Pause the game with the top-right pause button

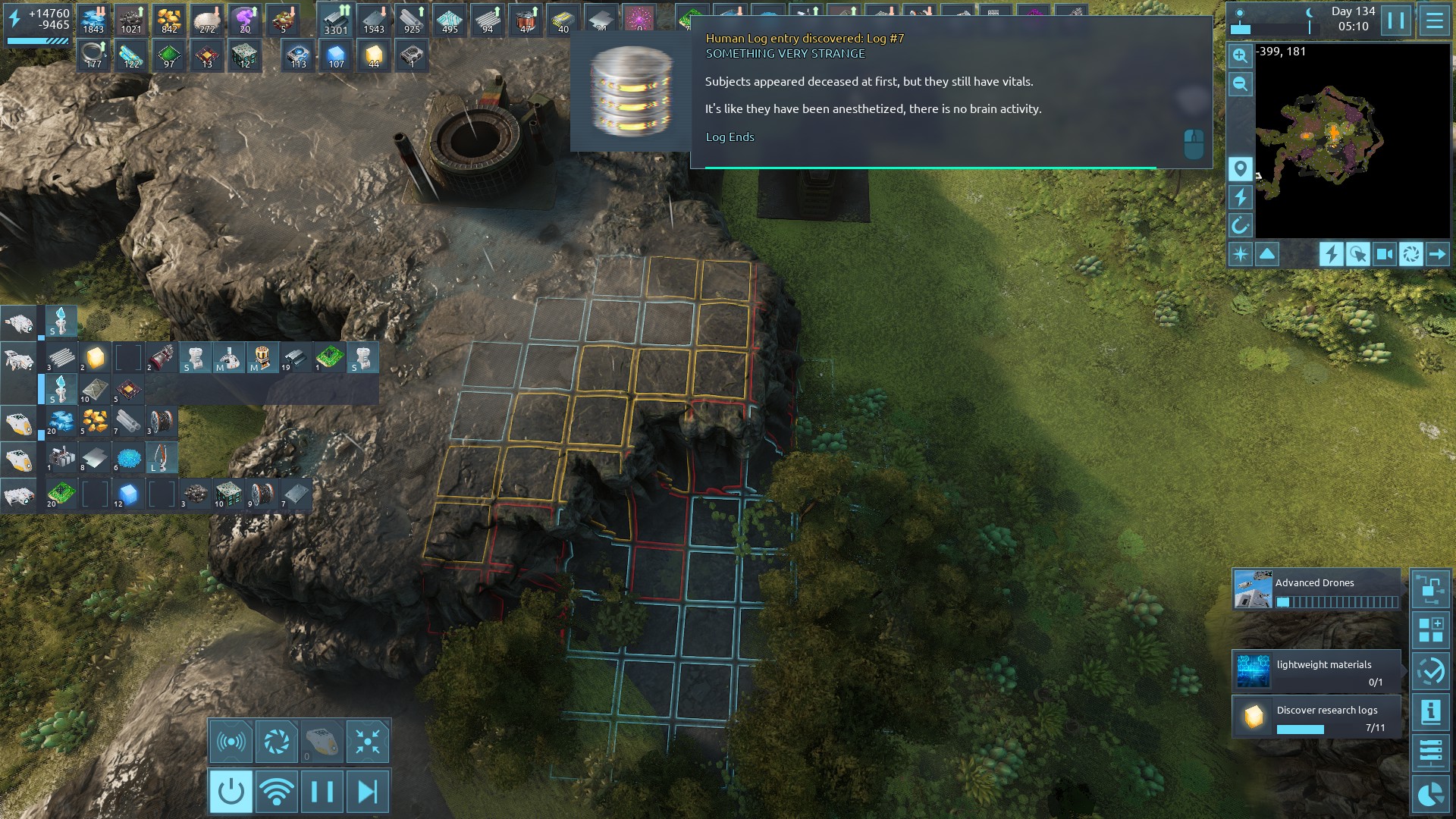pos(1396,20)
